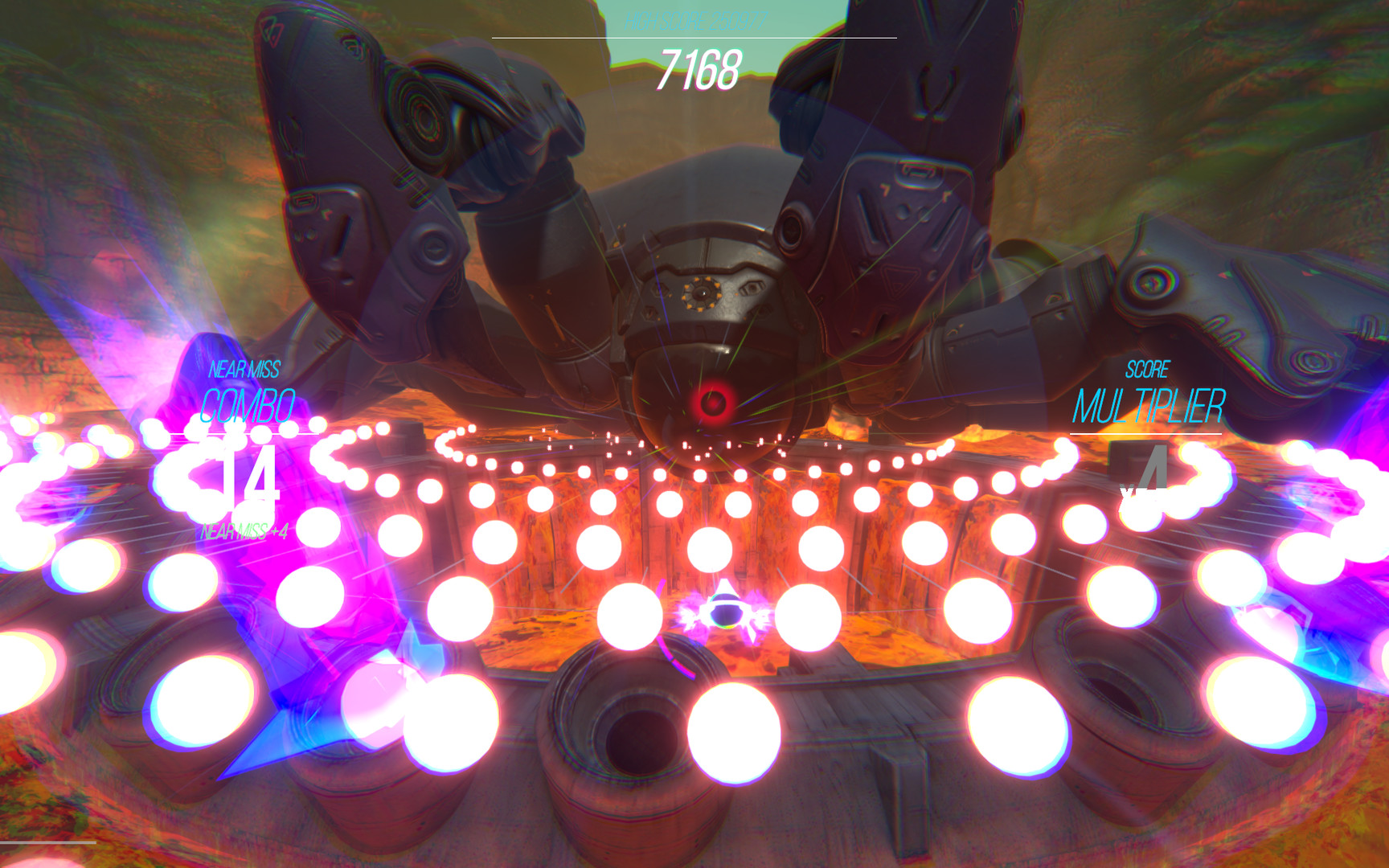Click the divider line under HIGH SCORE

(x=694, y=37)
